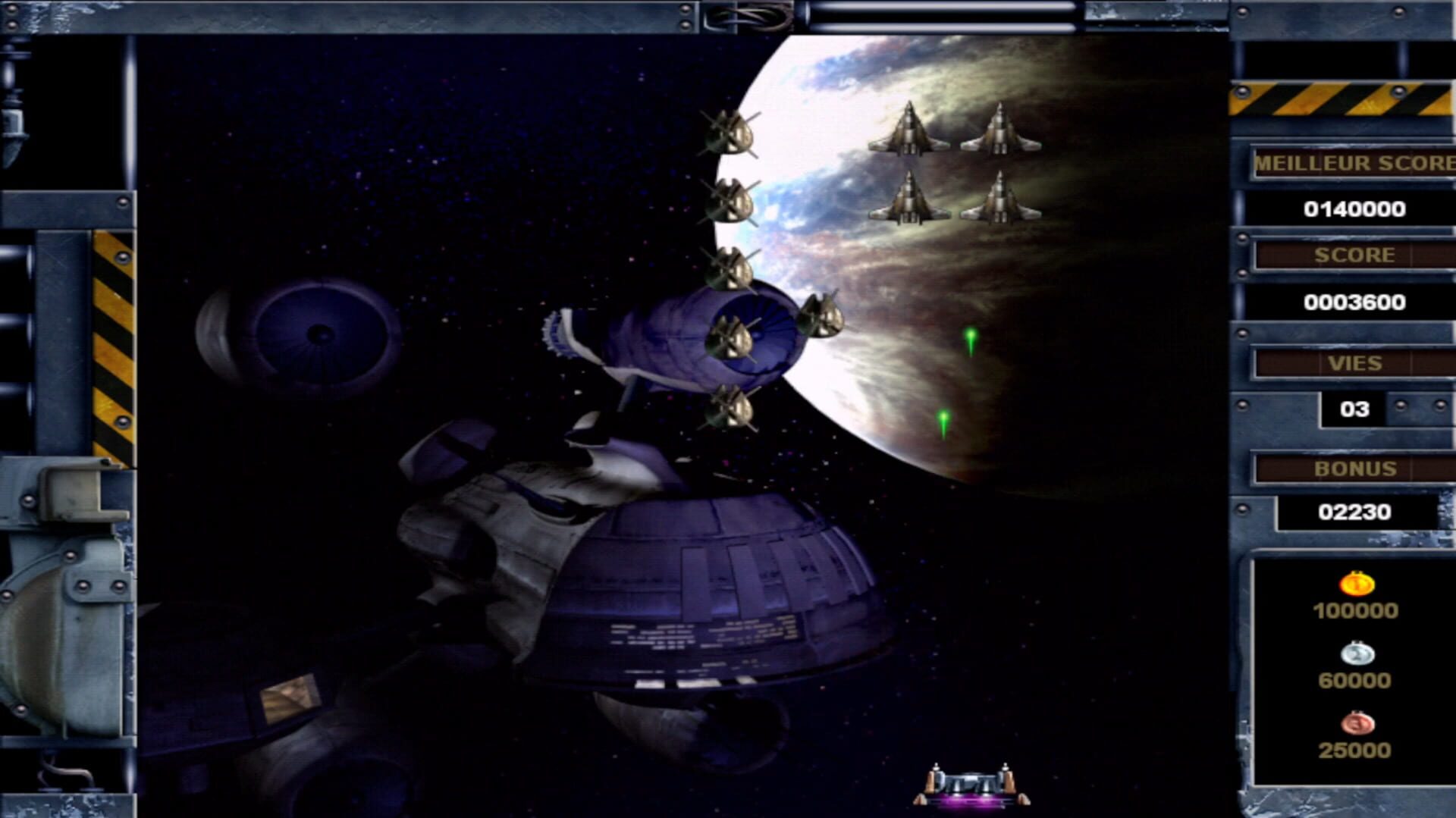Click the BONUS label plate

[x=1357, y=468]
